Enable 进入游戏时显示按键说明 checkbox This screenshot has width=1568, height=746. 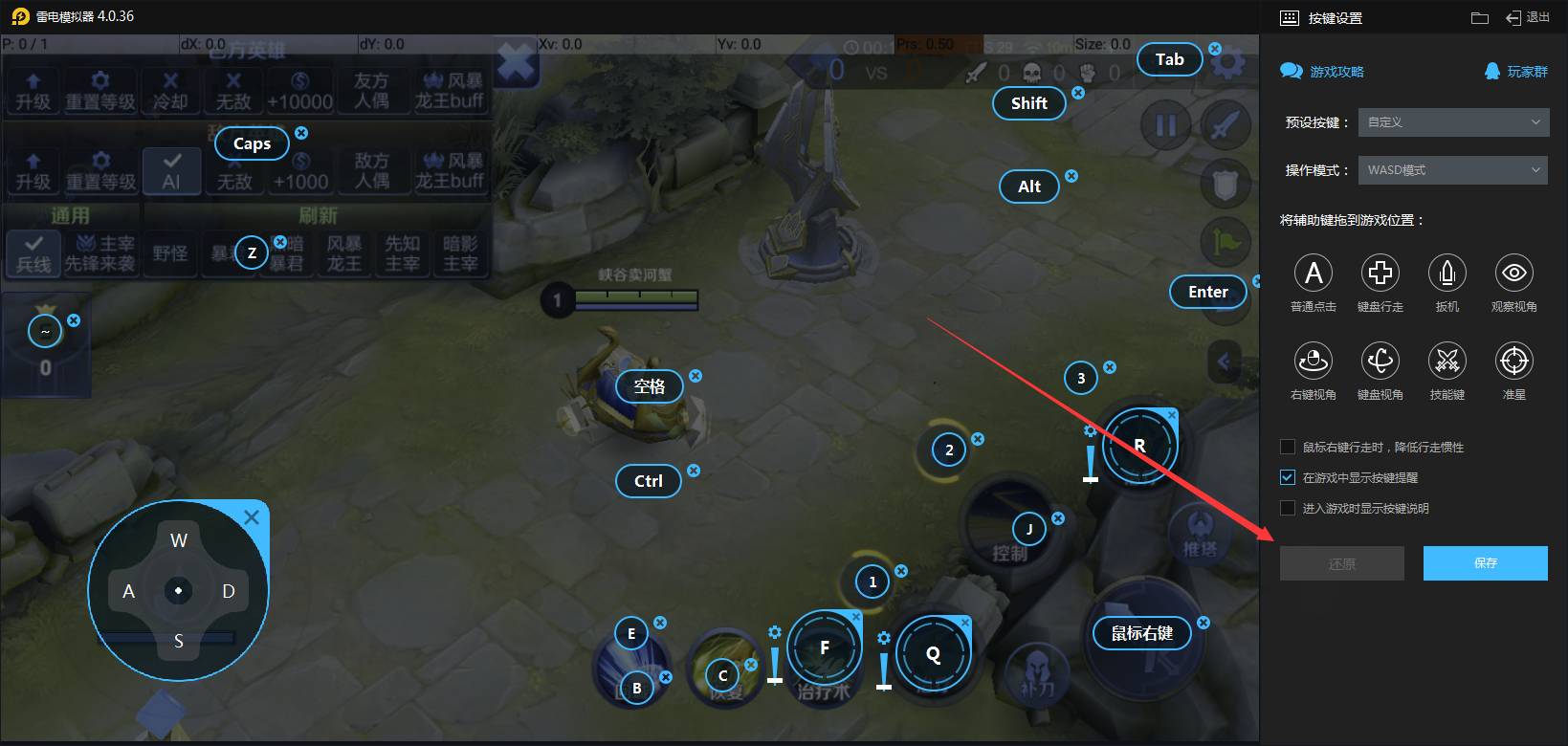(1288, 508)
